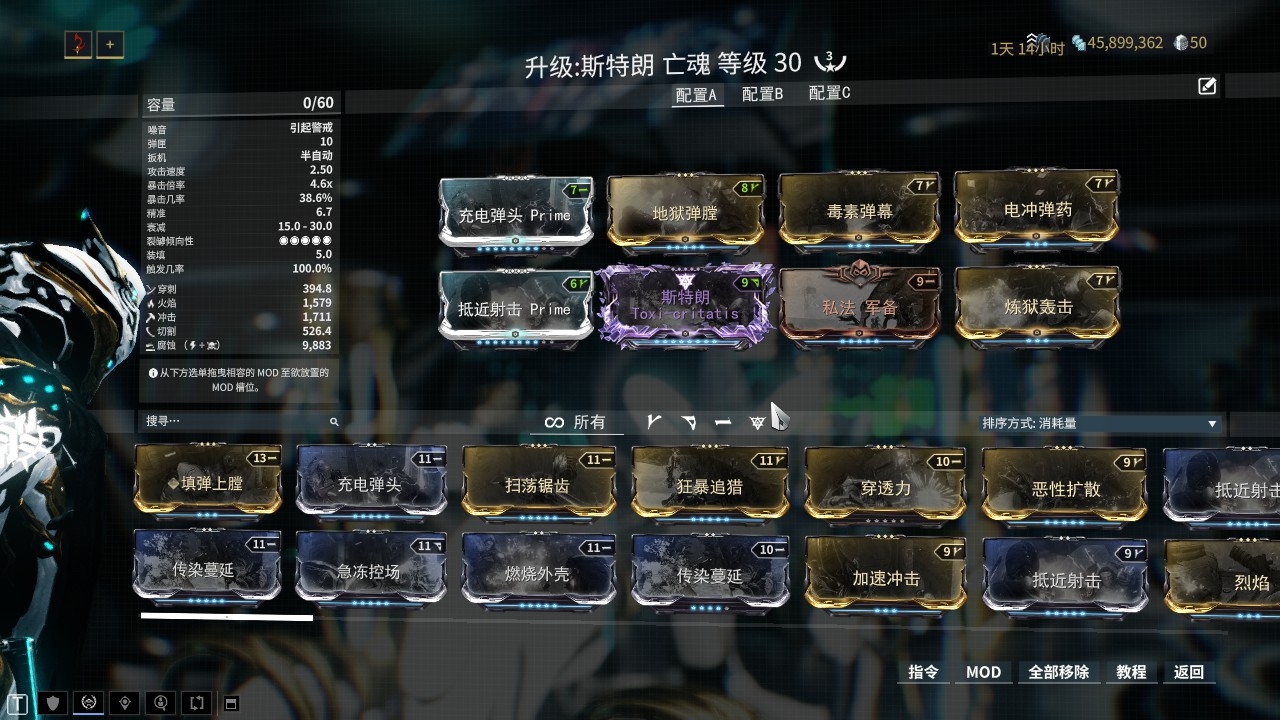Screen dimensions: 1280x720
Task: Toggle the underlined emblem icon in bottom bar
Action: point(90,703)
